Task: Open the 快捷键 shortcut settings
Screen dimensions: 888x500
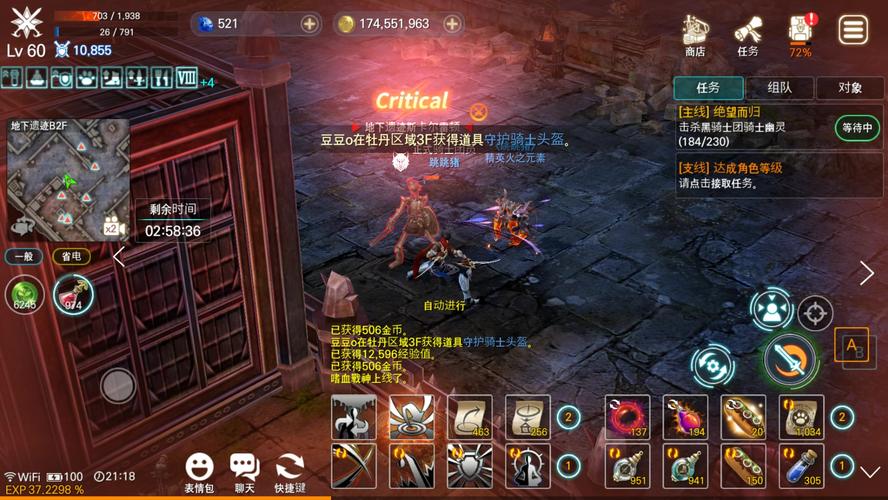Action: click(290, 470)
